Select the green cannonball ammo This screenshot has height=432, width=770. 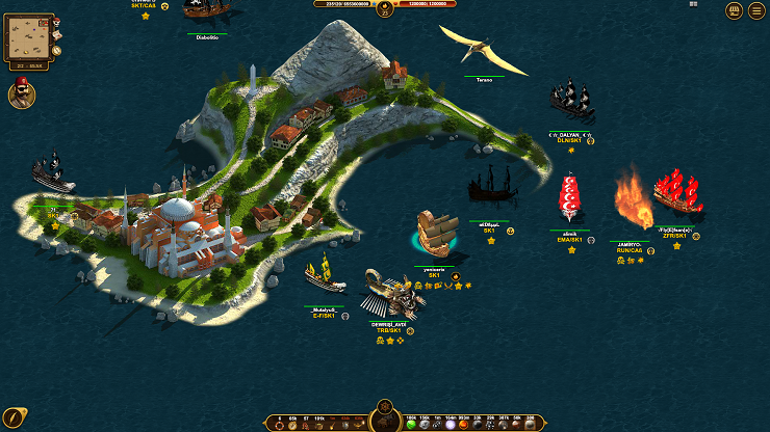(411, 425)
